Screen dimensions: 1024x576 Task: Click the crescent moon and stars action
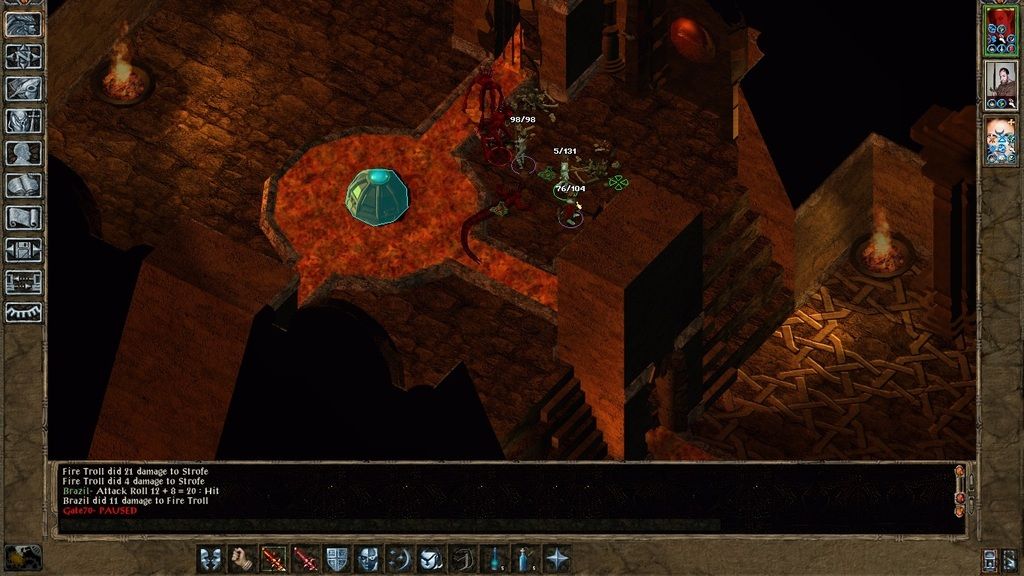(399, 558)
